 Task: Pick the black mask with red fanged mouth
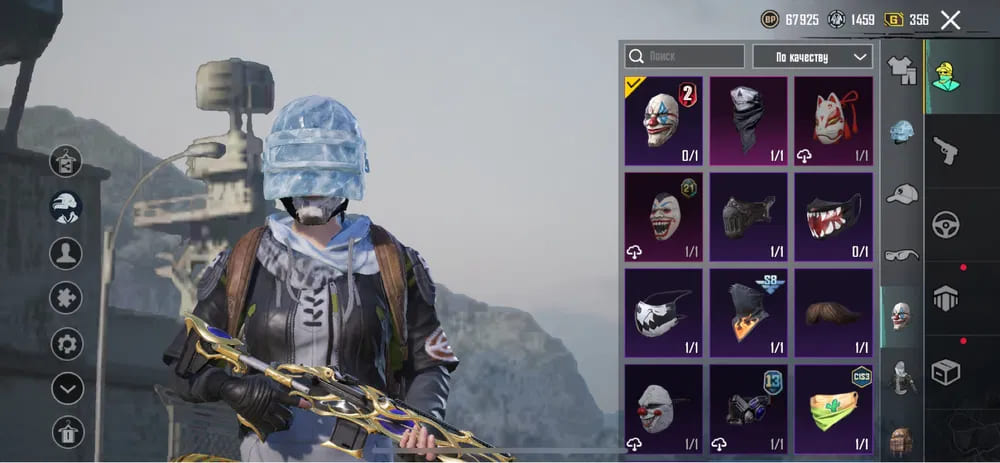833,217
